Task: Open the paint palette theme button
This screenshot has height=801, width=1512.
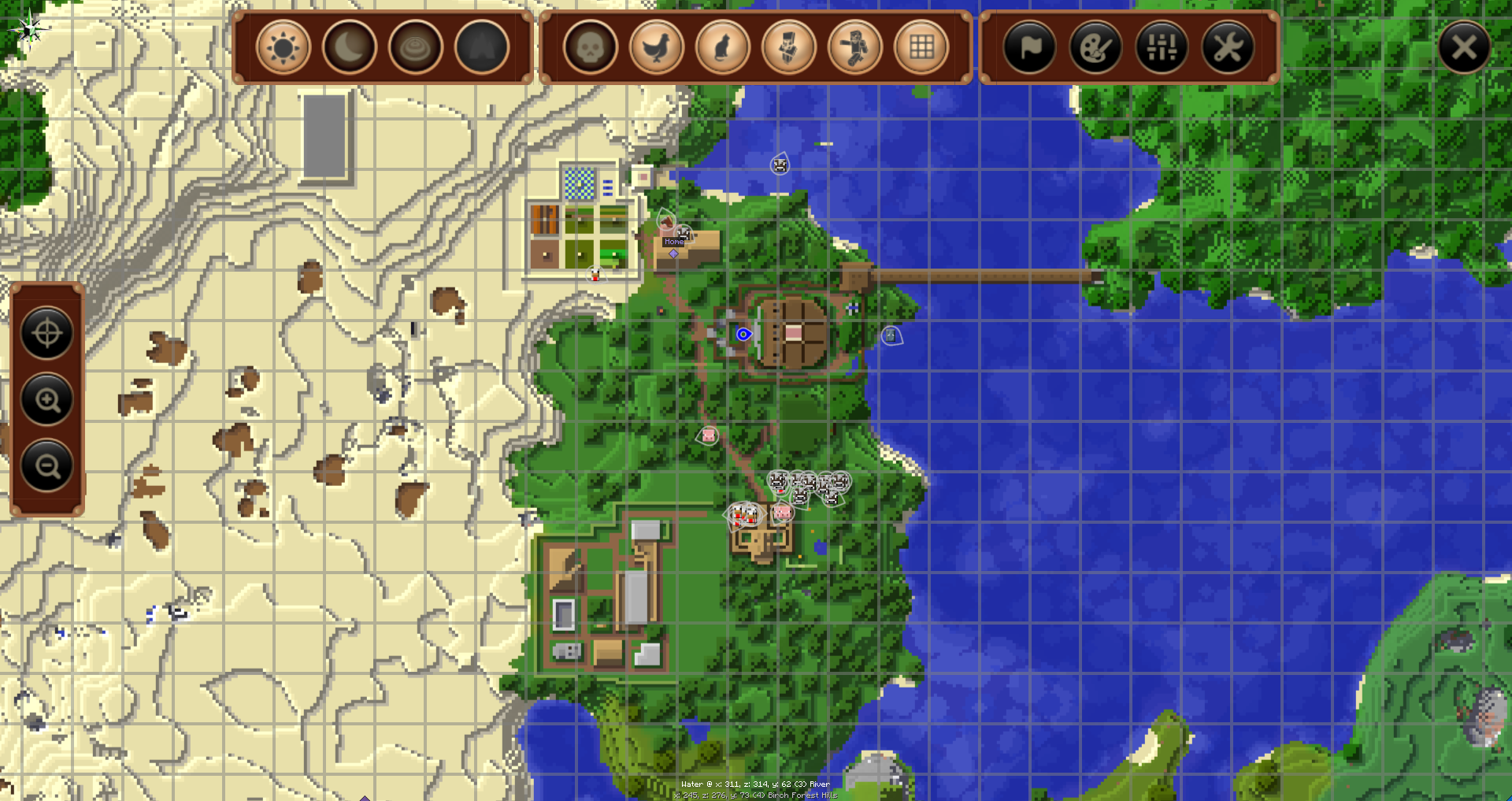Action: click(1096, 48)
